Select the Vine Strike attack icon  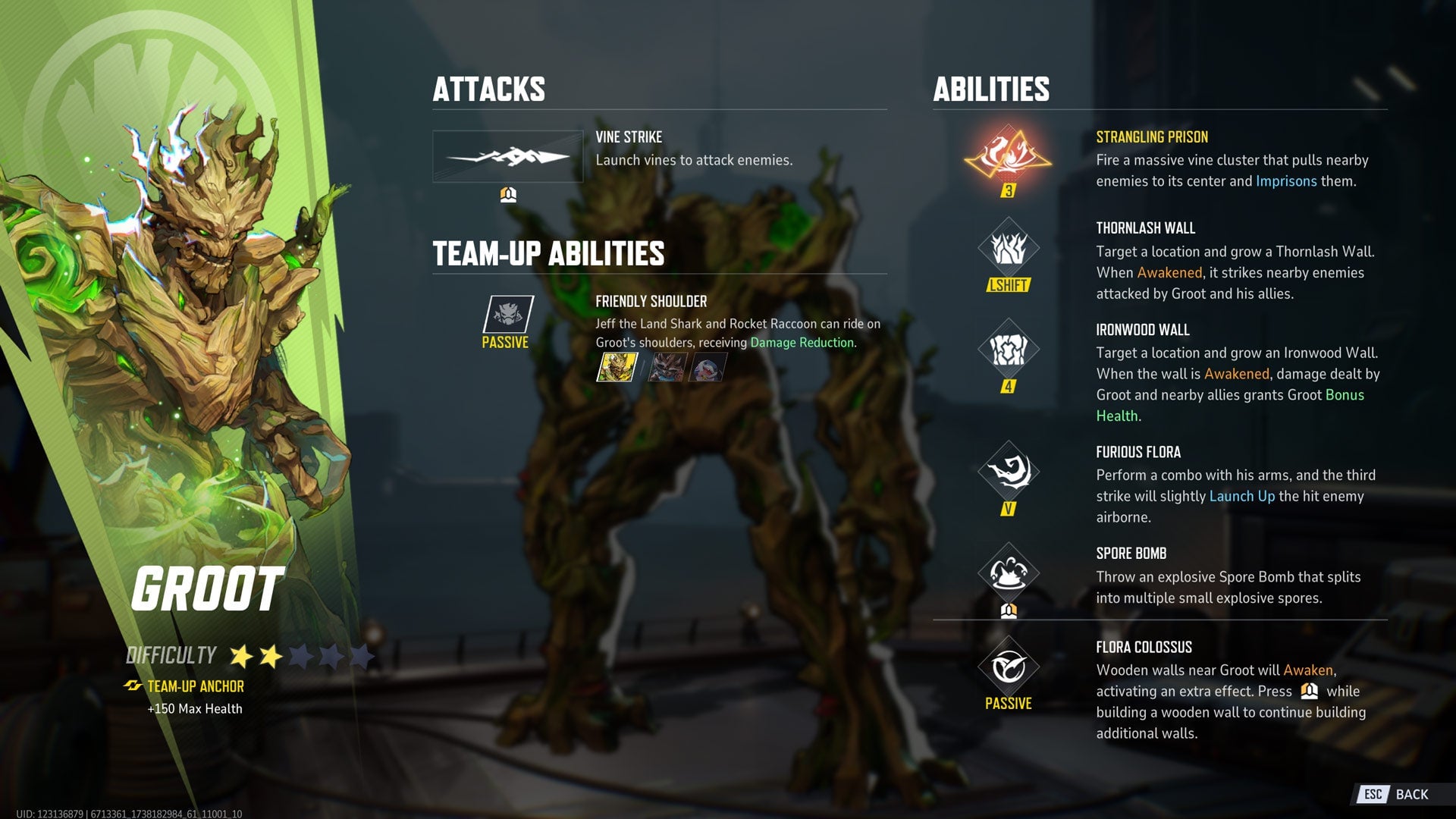click(507, 157)
